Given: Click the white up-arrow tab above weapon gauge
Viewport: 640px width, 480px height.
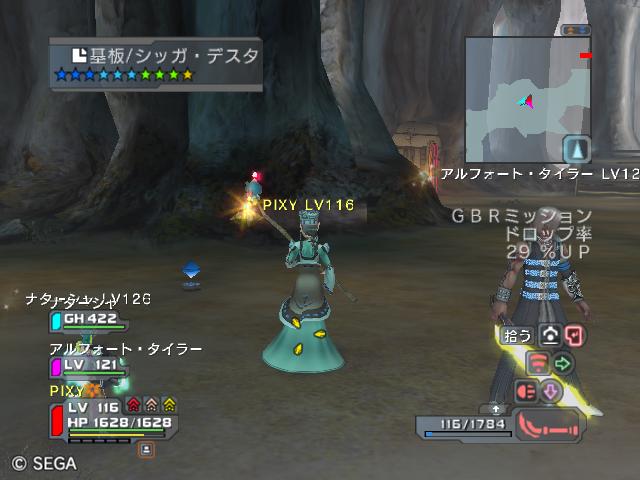Looking at the screenshot, I should pyautogui.click(x=496, y=408).
